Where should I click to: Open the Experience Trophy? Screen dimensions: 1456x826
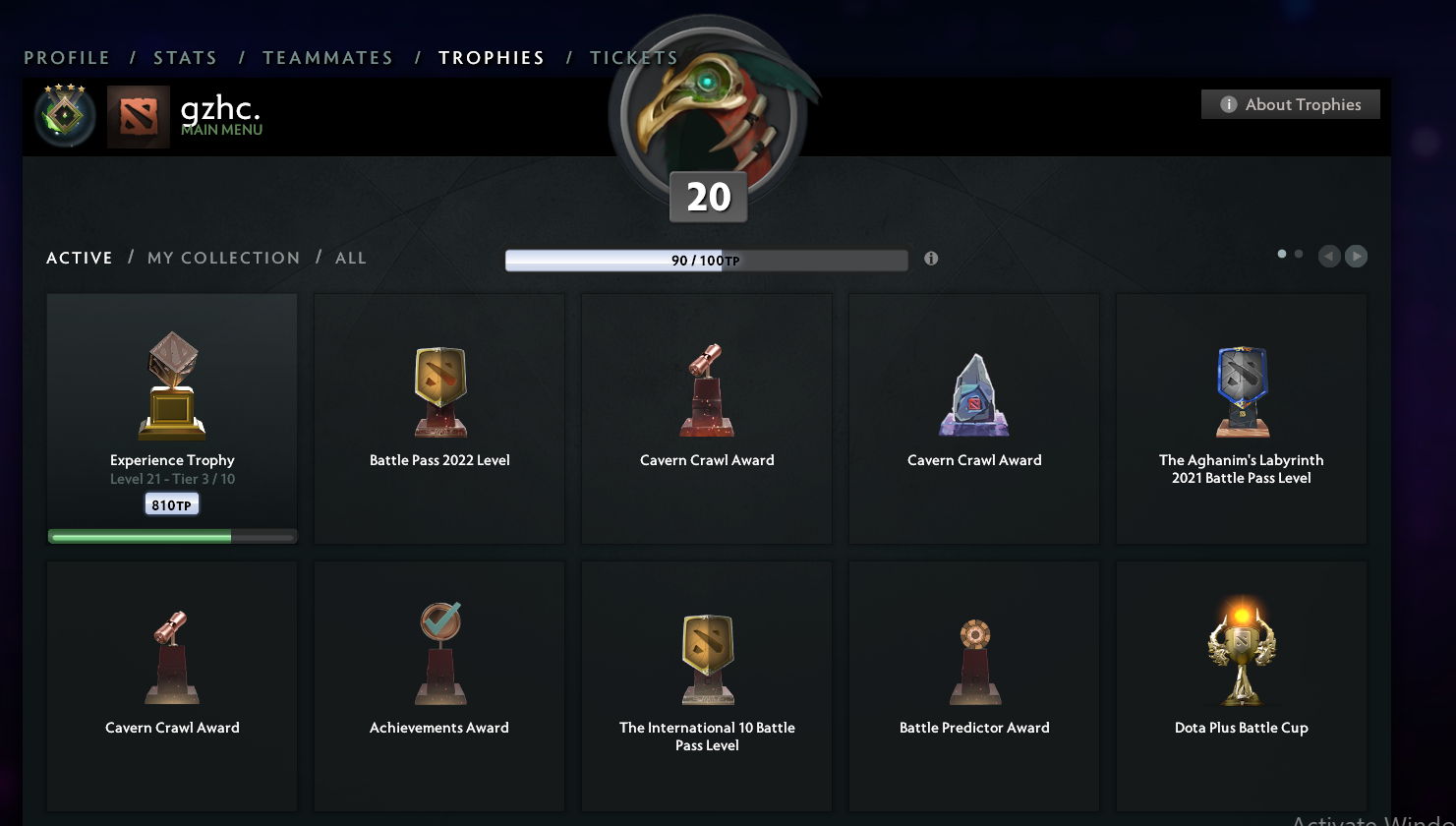pyautogui.click(x=171, y=413)
